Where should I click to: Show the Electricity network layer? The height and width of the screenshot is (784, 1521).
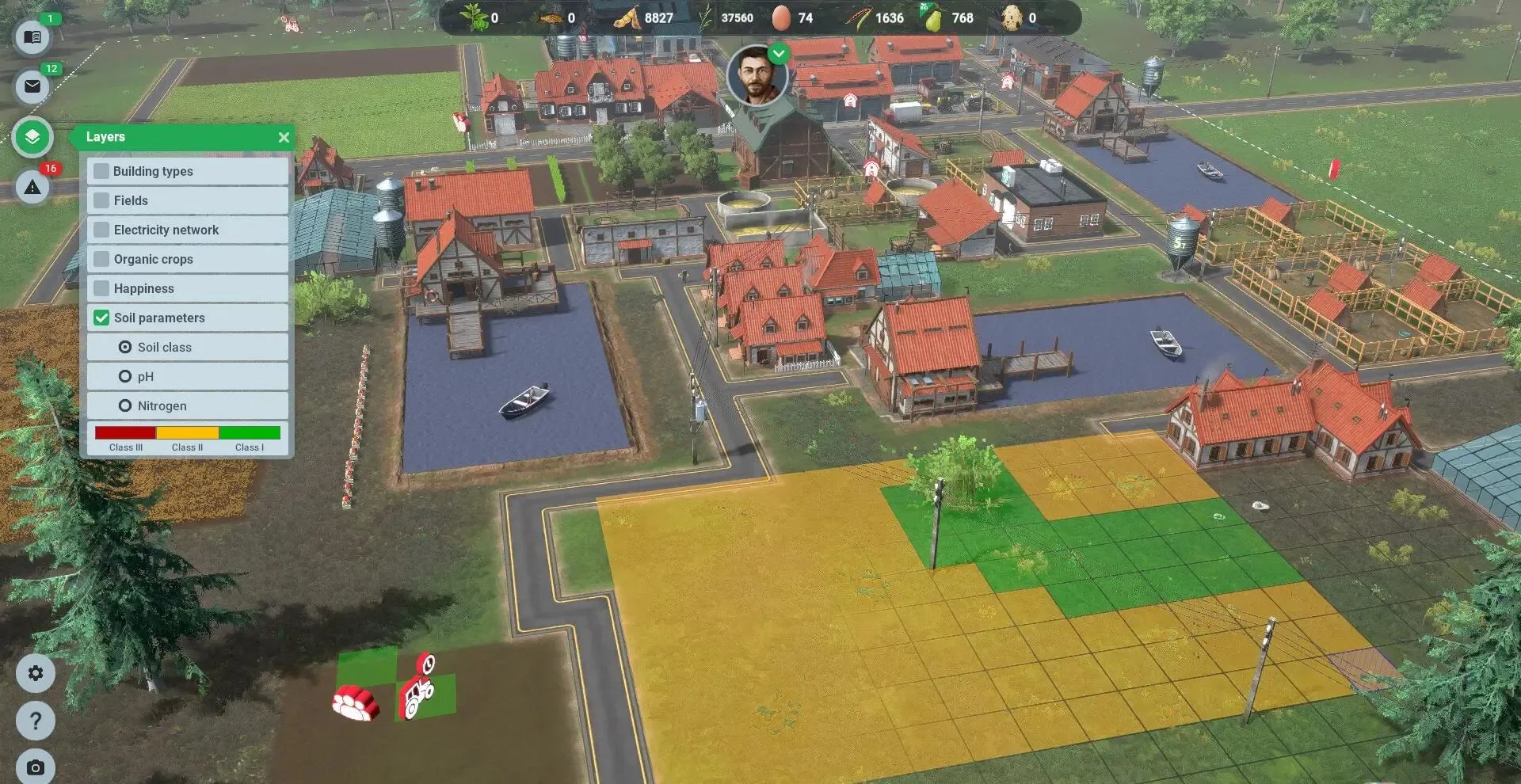[x=101, y=230]
